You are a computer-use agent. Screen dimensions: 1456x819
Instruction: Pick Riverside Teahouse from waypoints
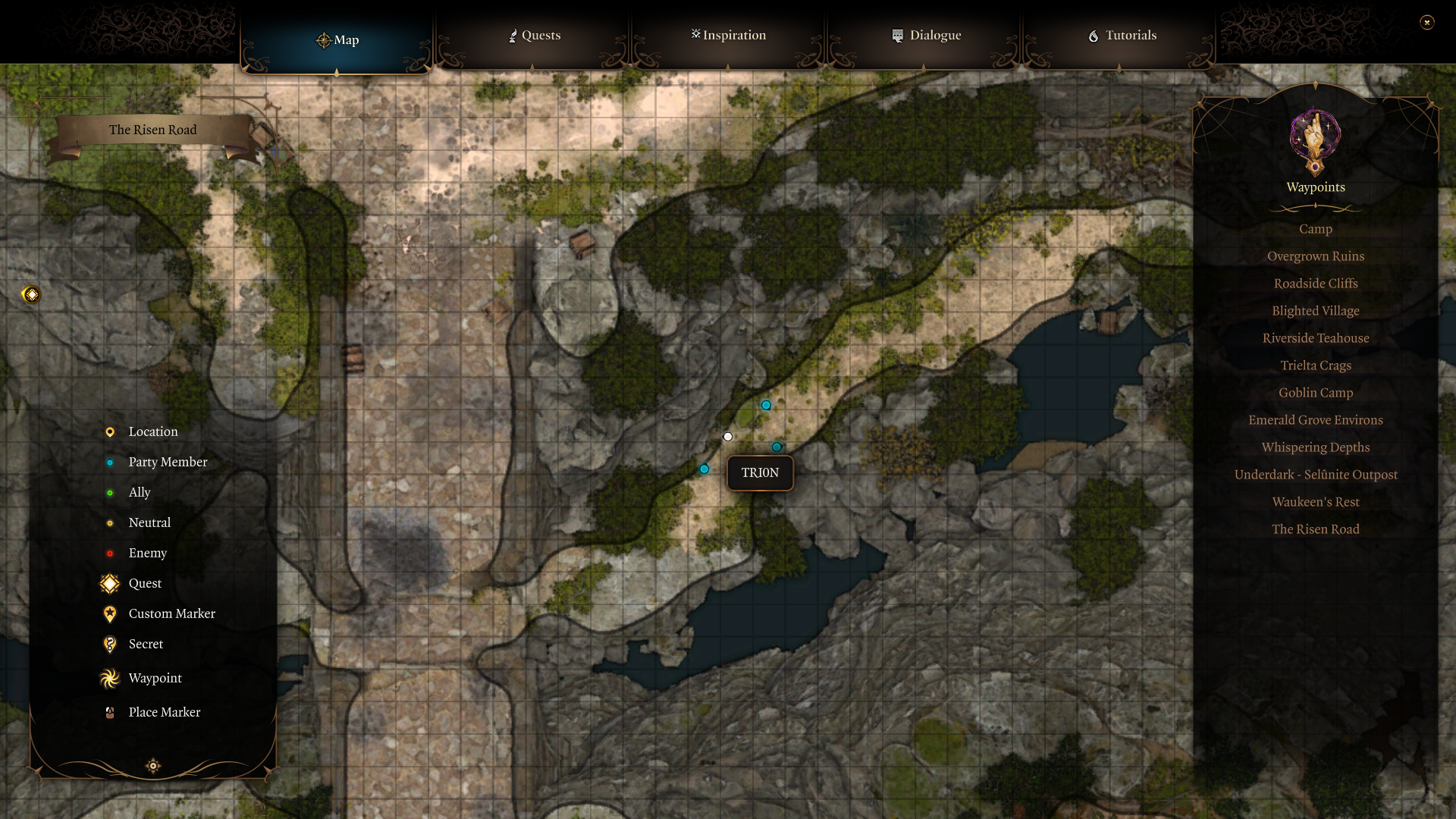1315,338
